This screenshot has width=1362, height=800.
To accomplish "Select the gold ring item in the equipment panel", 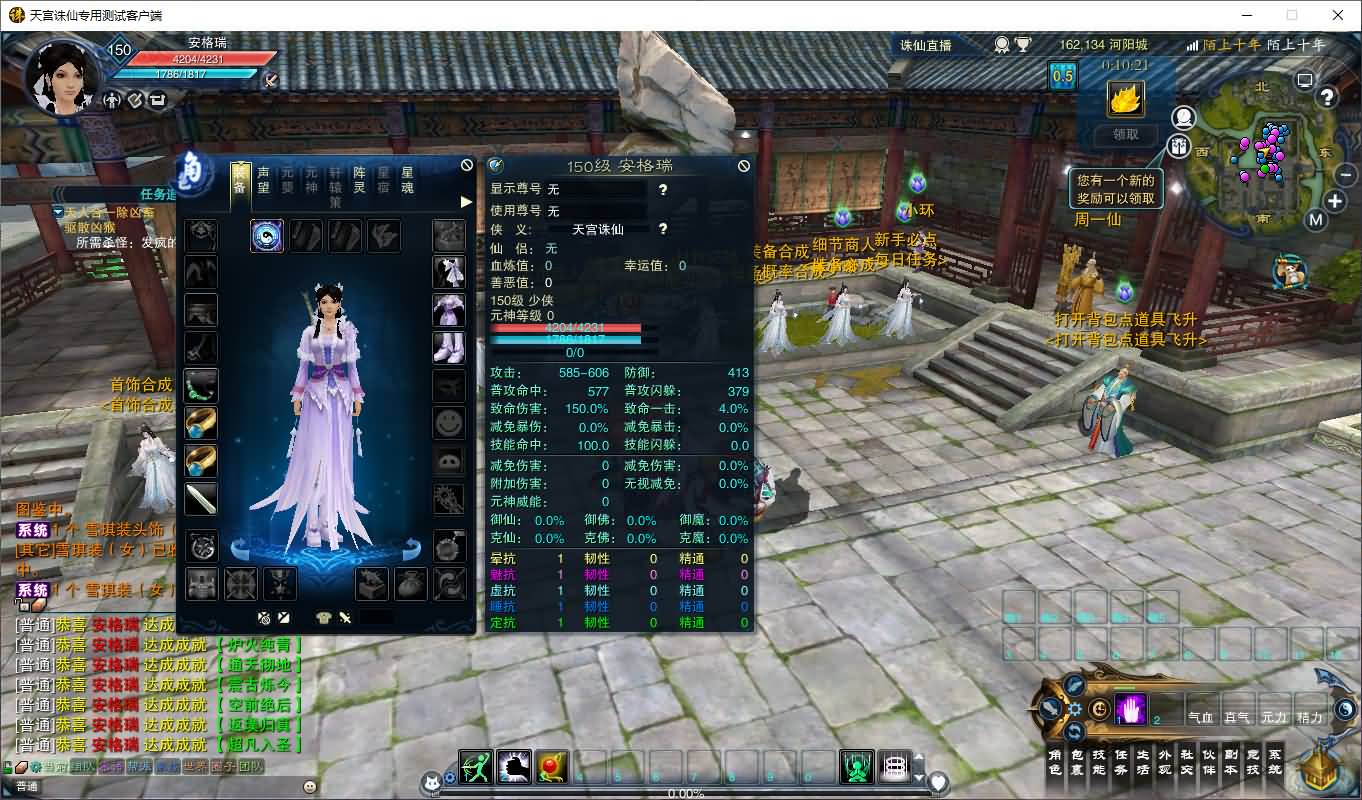I will tap(200, 423).
